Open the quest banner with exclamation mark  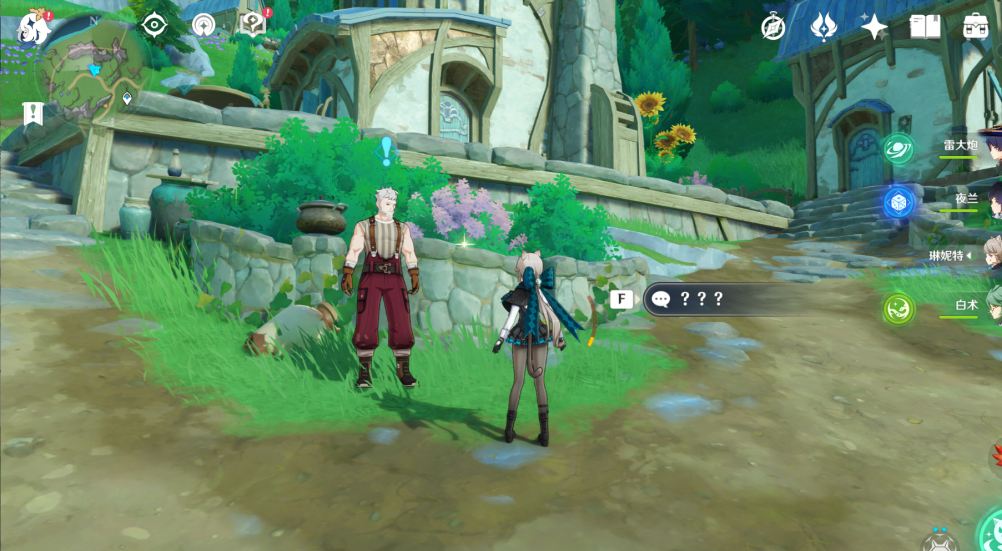33,114
